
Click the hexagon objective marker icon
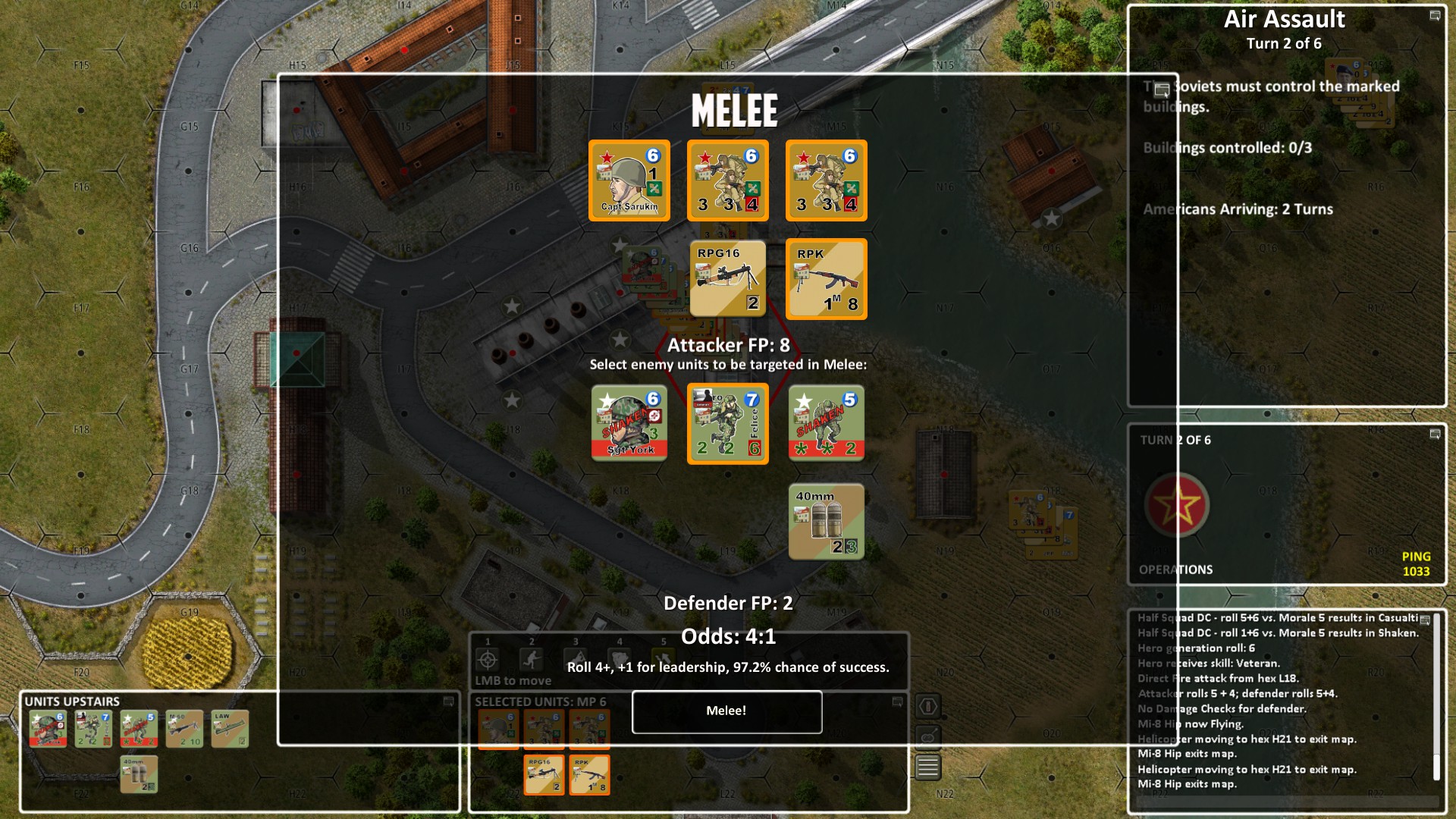point(927,706)
